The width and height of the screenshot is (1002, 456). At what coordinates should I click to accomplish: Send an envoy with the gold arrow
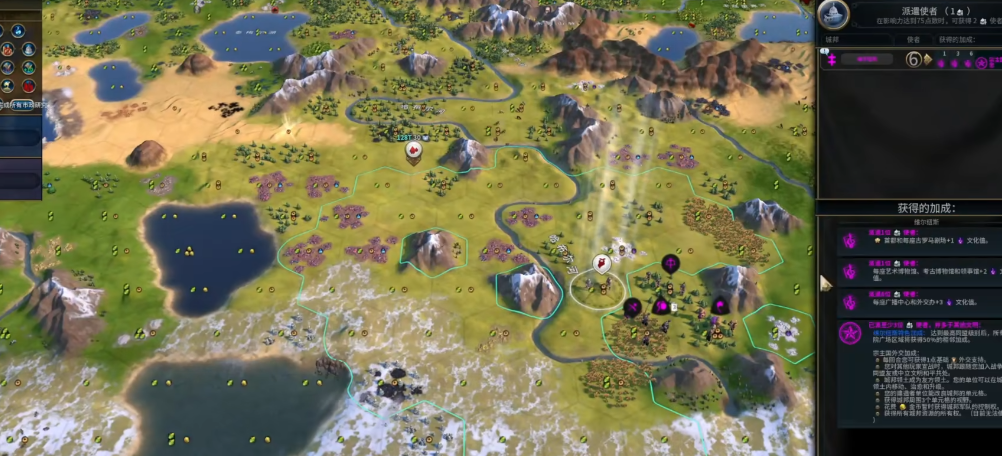click(927, 59)
